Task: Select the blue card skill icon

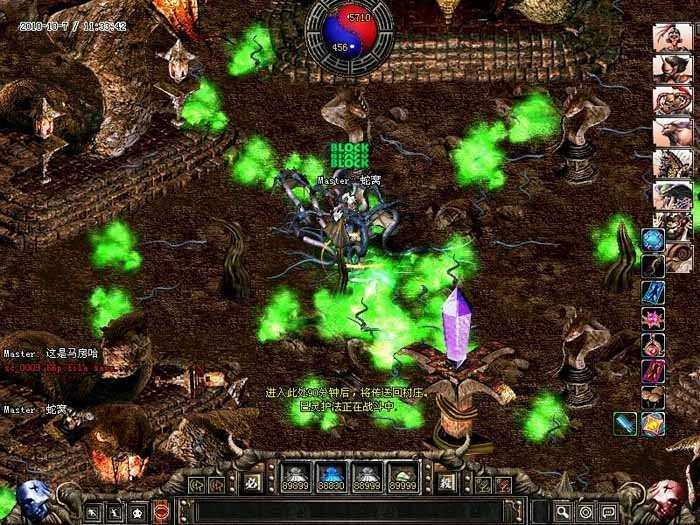Action: point(653,292)
